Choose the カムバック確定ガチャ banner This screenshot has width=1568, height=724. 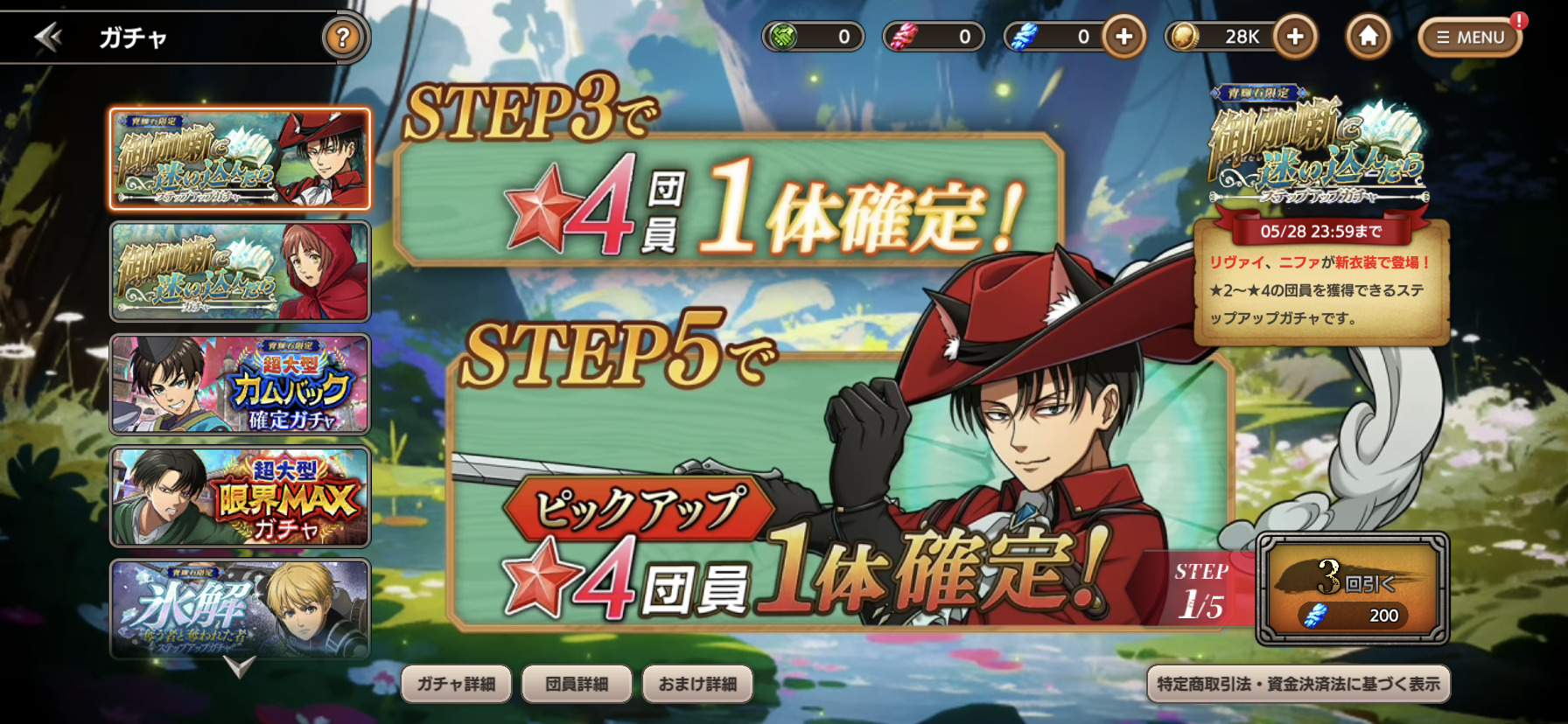240,384
